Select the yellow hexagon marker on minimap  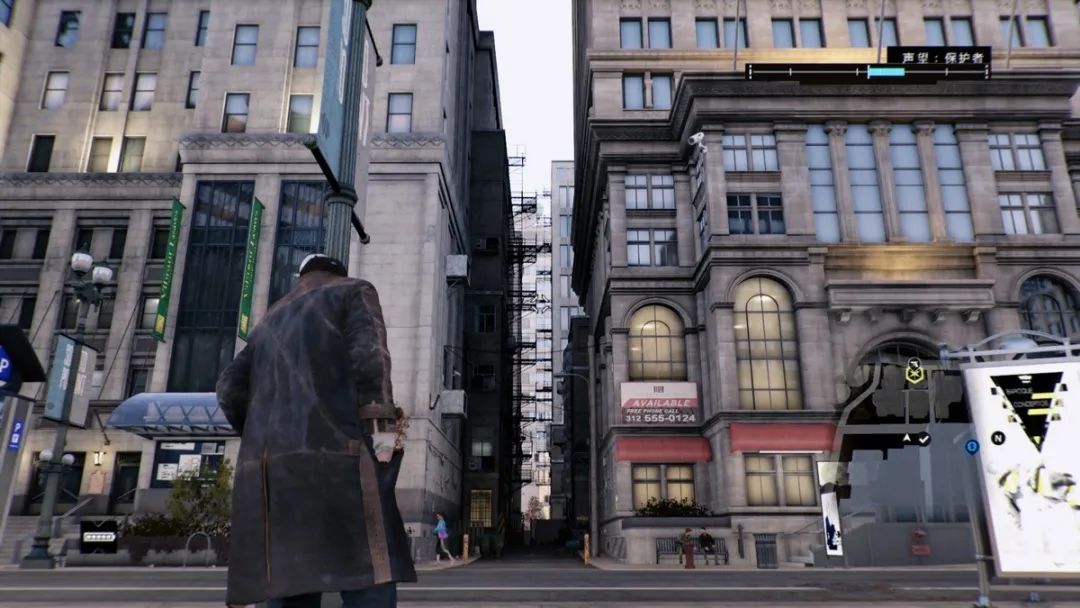[914, 375]
